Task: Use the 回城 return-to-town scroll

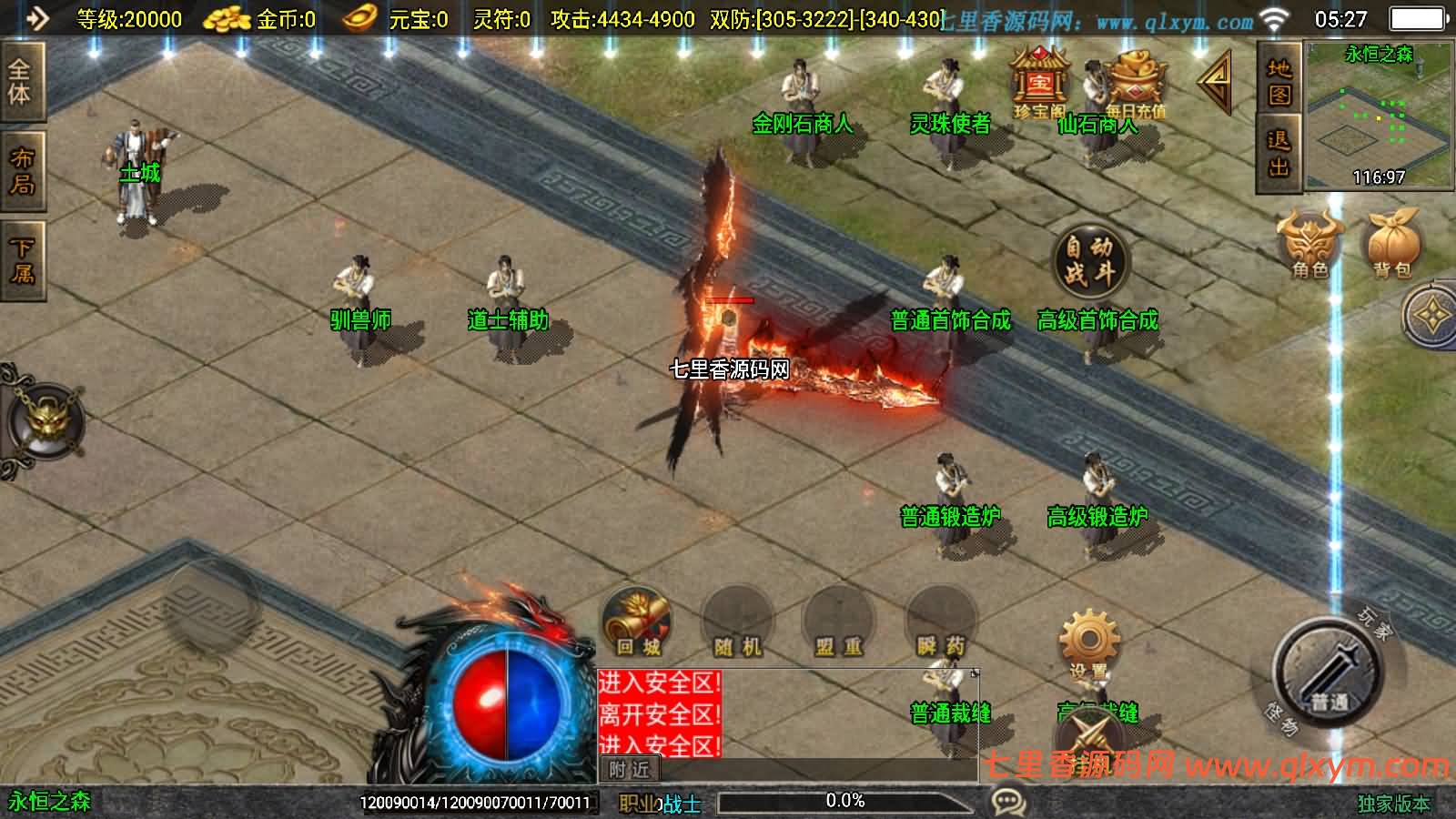Action: click(x=636, y=622)
